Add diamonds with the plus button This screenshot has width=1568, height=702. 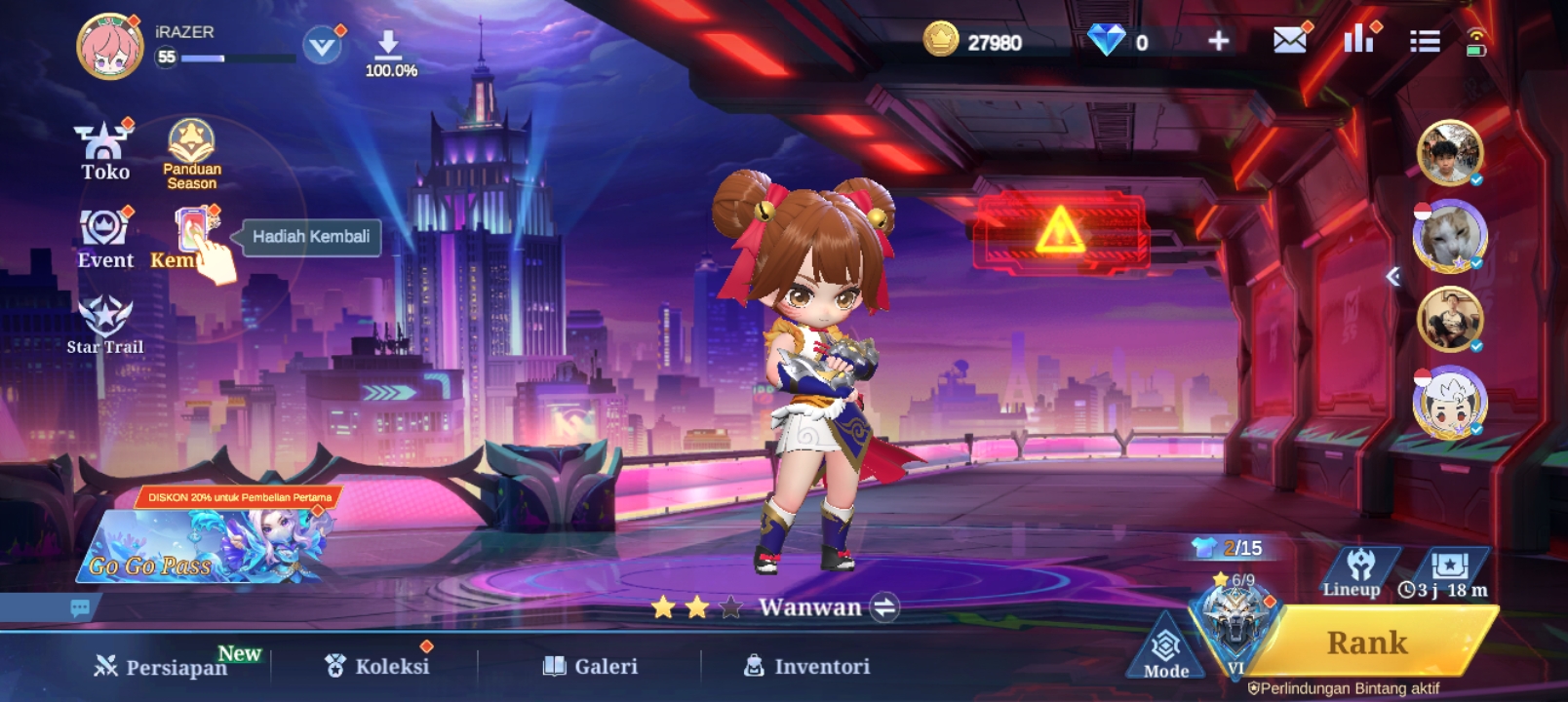point(1218,41)
